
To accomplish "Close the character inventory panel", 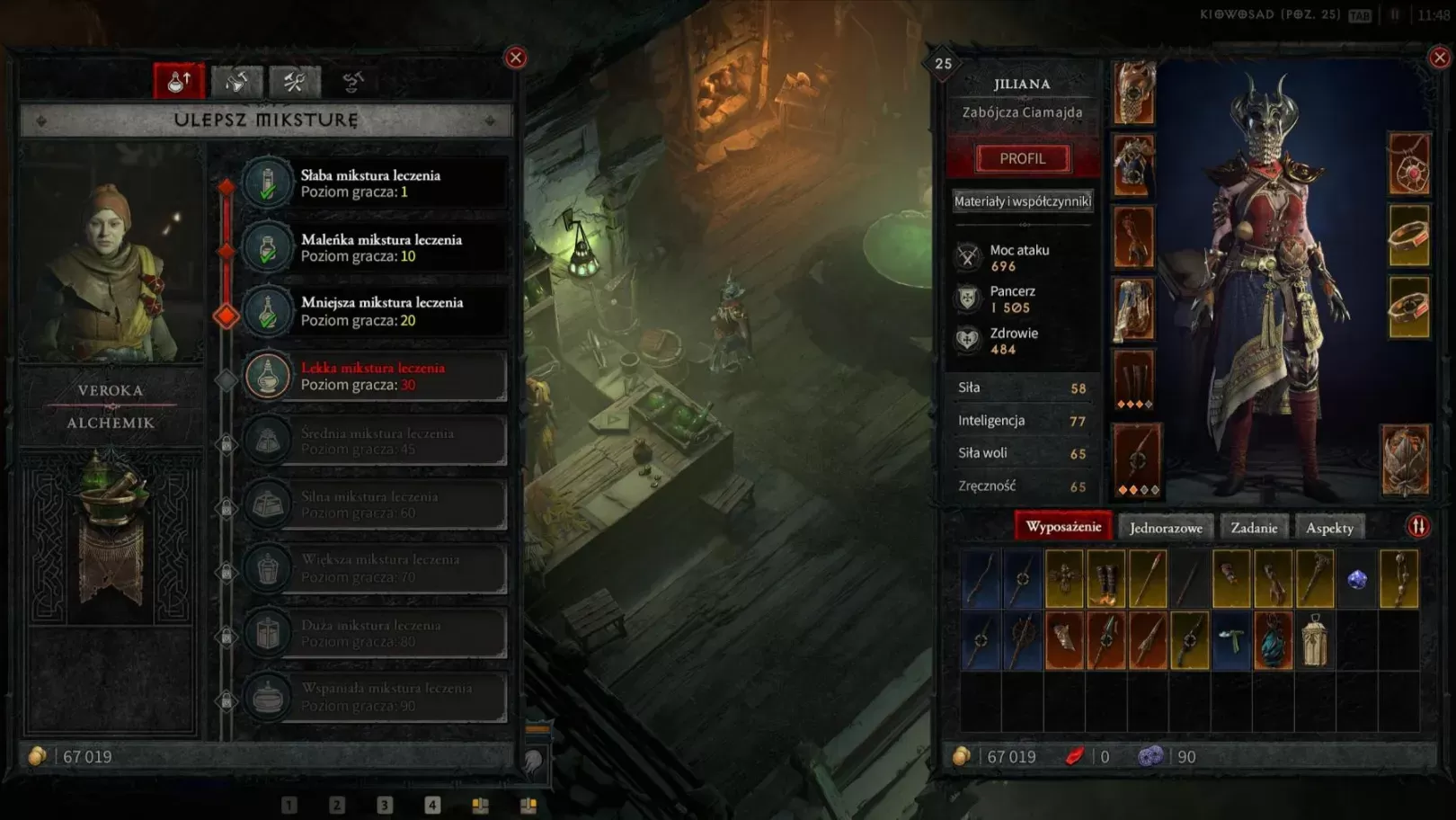I will tap(1440, 58).
